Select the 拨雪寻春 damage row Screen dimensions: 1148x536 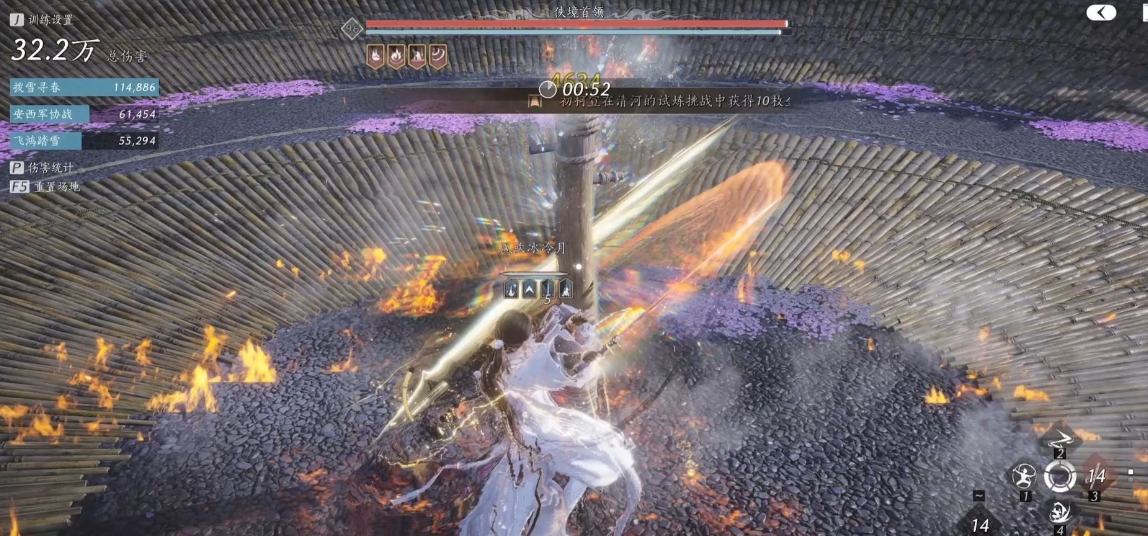(84, 87)
